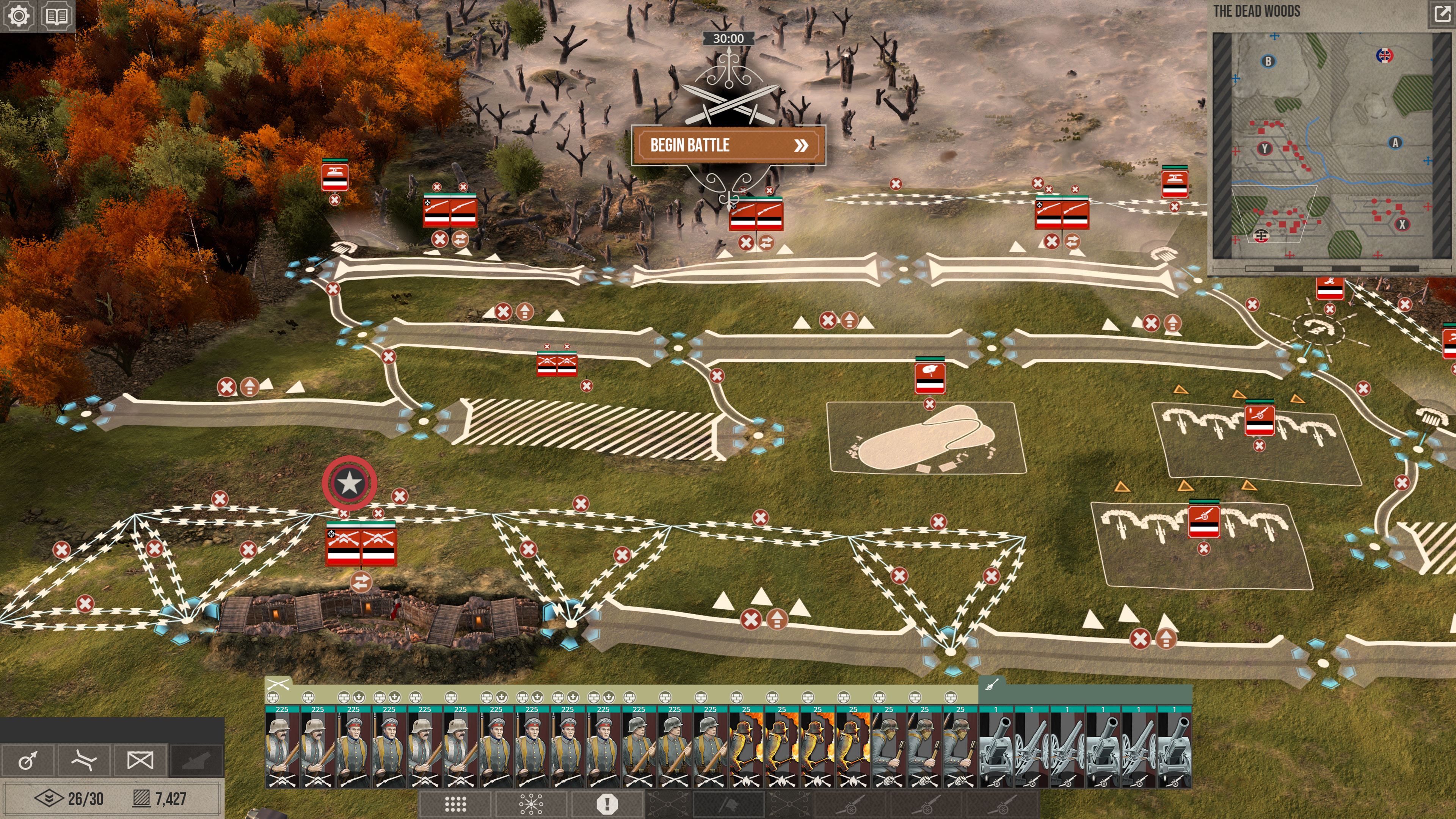Viewport: 1456px width, 819px height.
Task: Select the first flamethrower unit card
Action: 746,747
